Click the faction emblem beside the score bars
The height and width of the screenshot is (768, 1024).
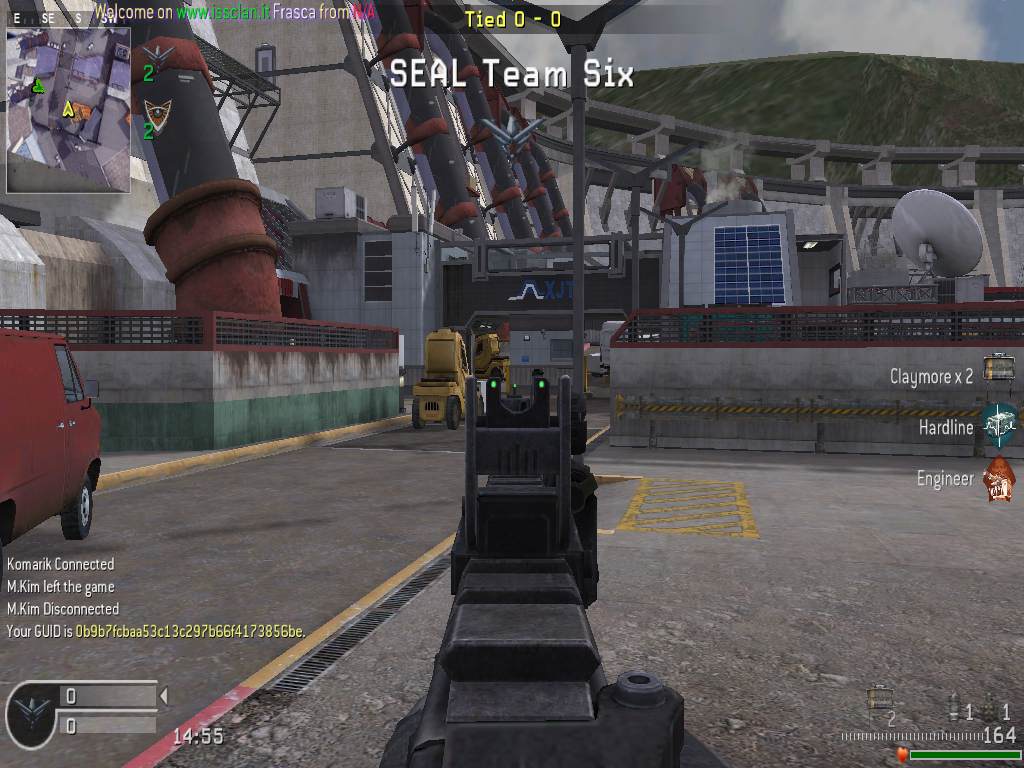pos(31,713)
